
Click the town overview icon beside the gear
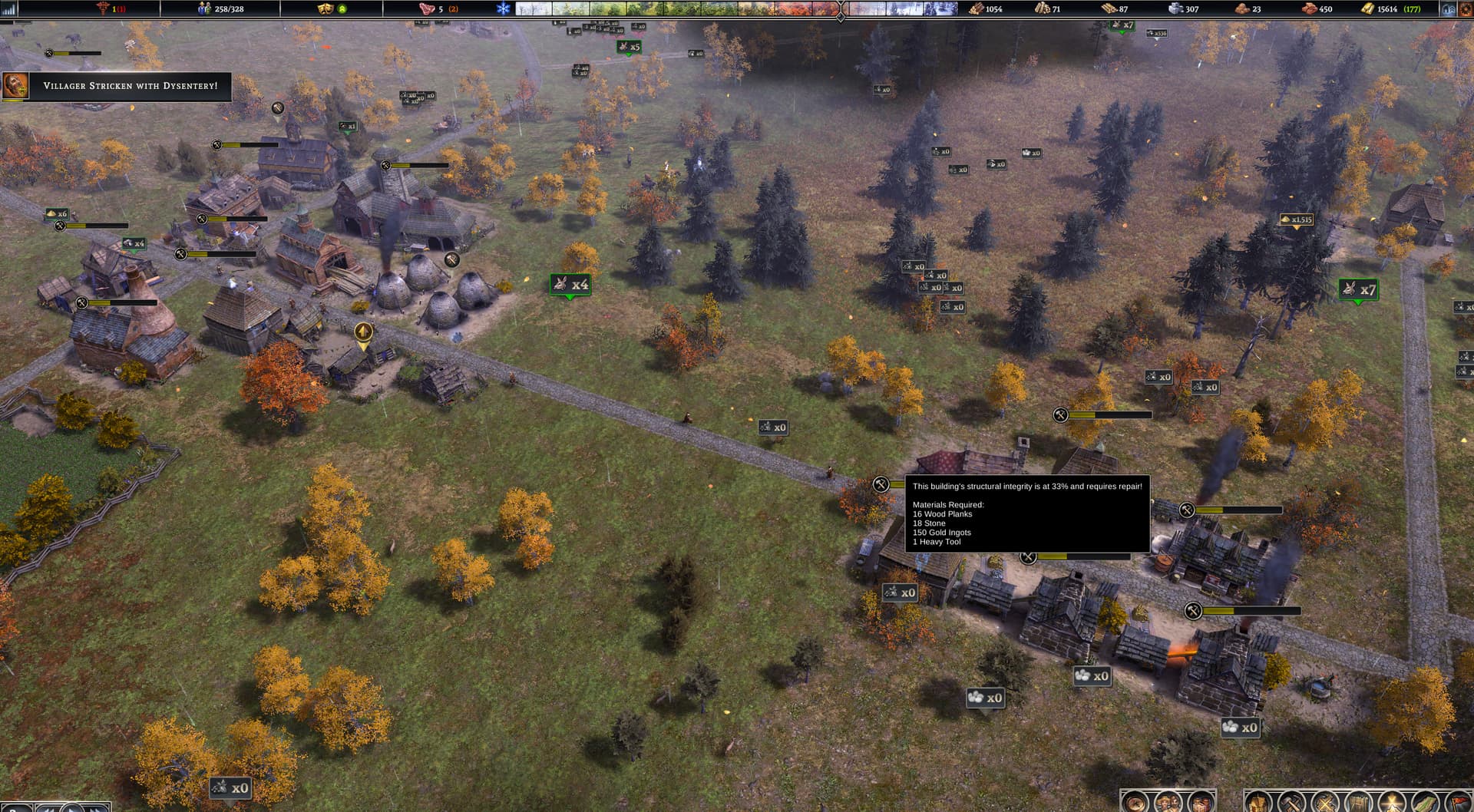point(1448,9)
